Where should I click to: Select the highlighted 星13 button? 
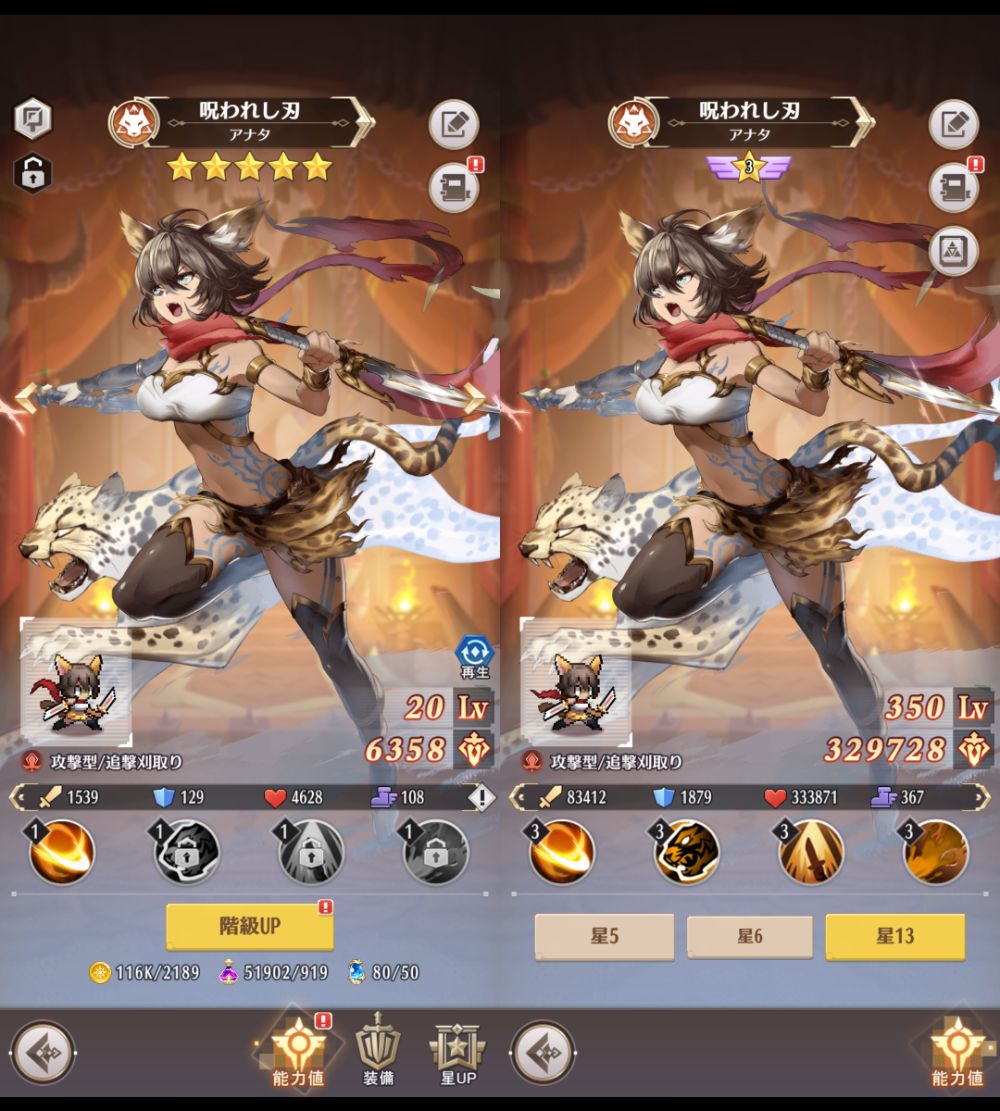(895, 937)
